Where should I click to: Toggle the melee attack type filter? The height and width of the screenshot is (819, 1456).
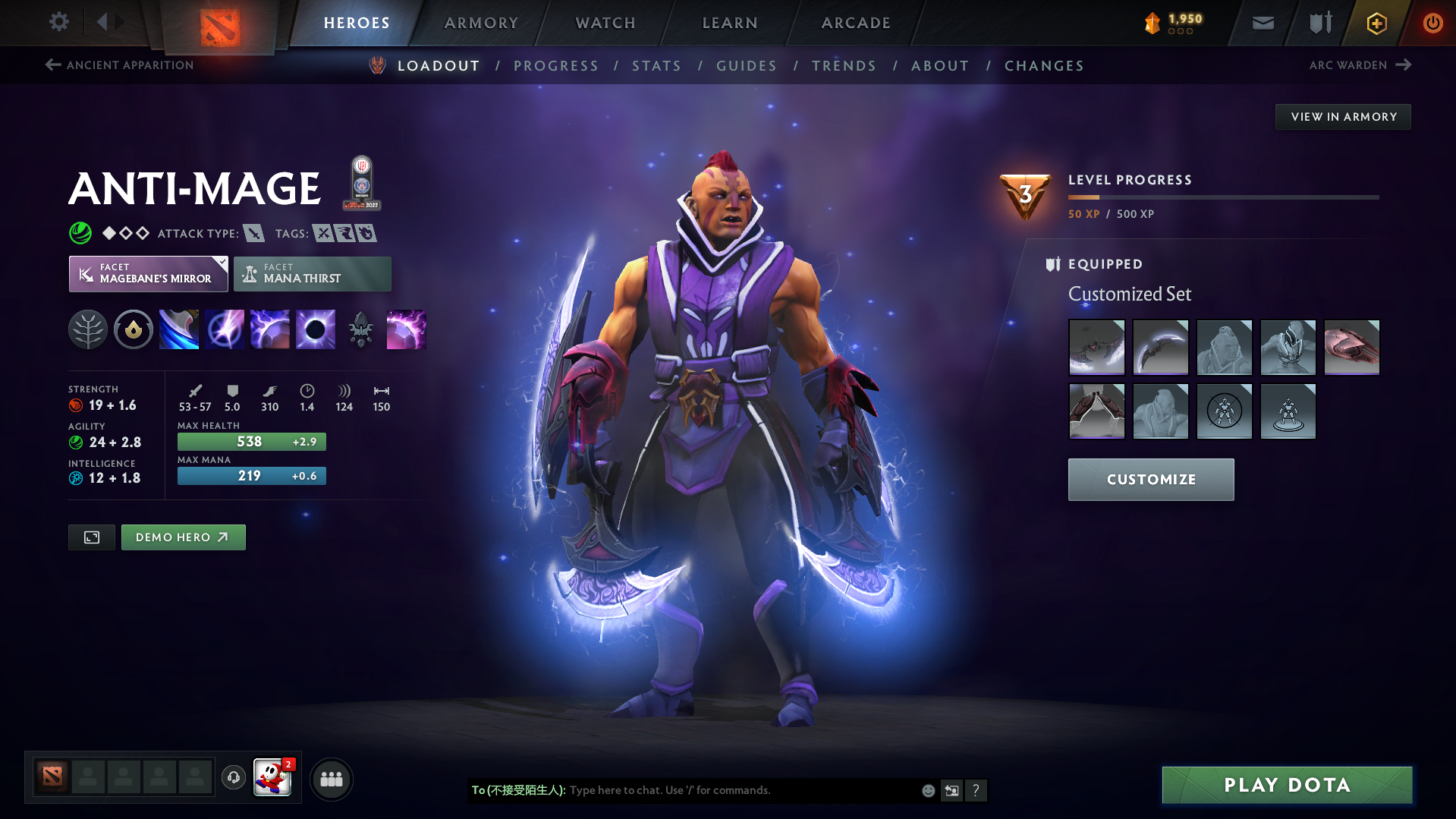point(252,233)
